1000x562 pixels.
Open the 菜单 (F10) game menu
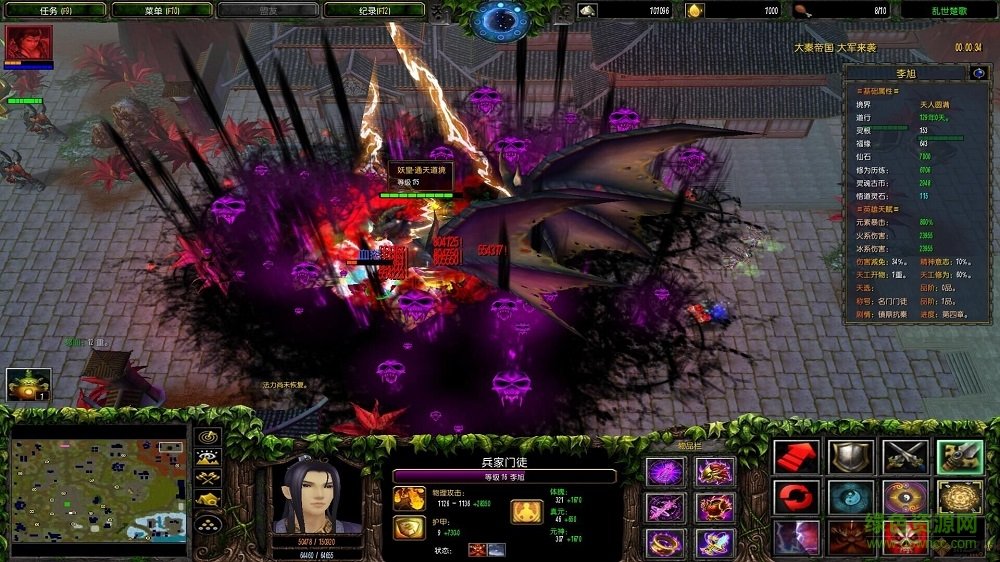click(162, 10)
